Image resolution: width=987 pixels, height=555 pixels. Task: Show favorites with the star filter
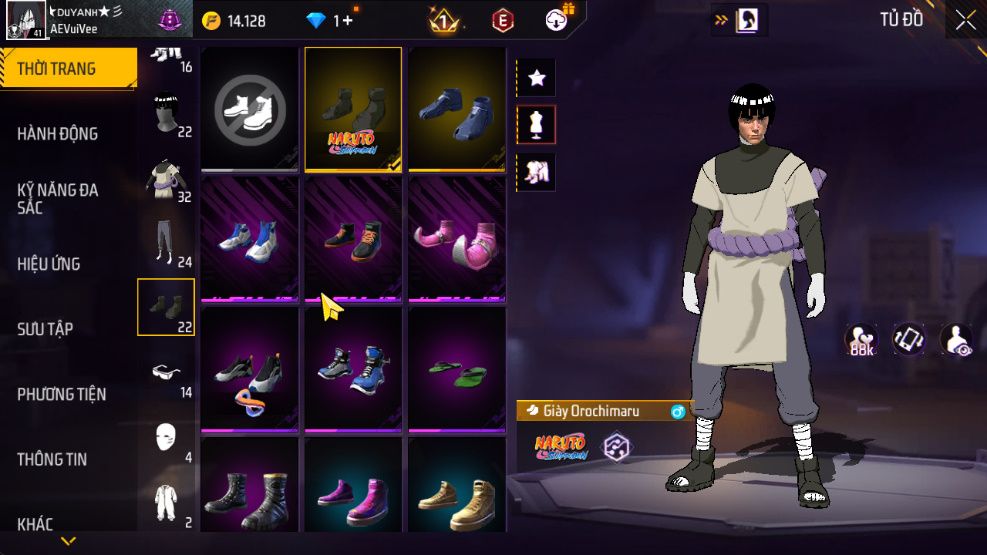pyautogui.click(x=536, y=78)
